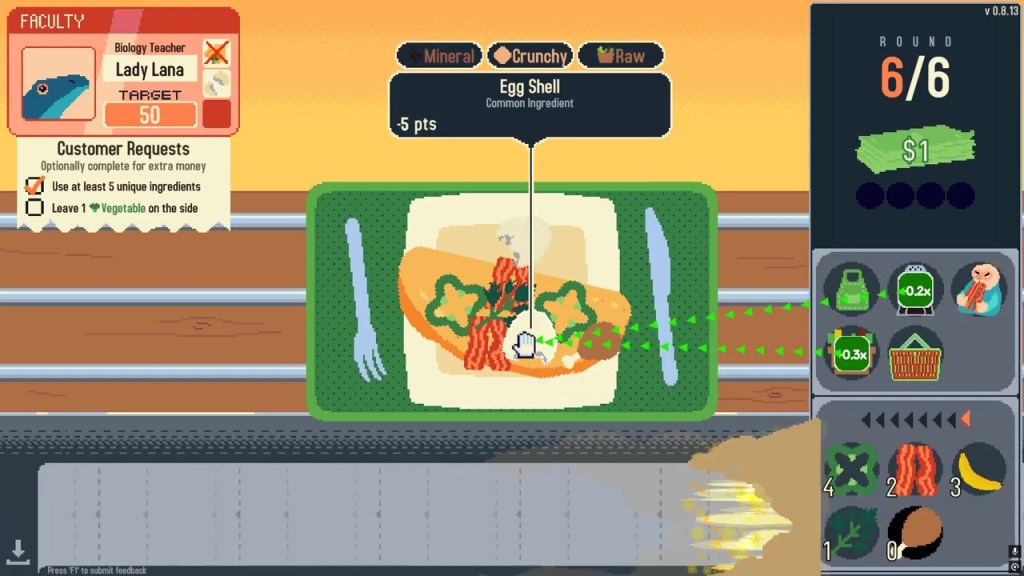Pick the bacon ingredient

tap(914, 468)
